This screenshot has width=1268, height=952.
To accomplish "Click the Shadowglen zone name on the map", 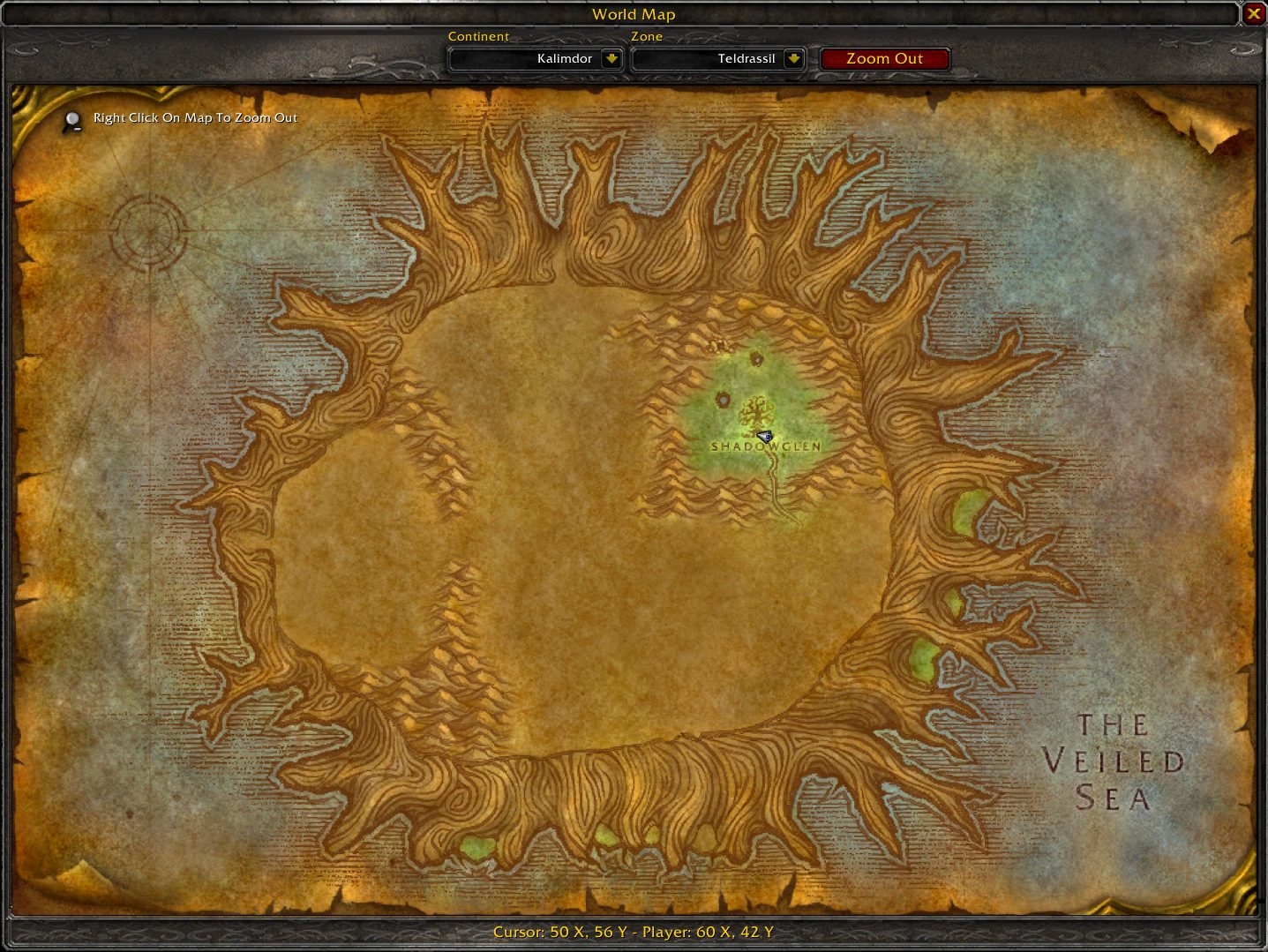I will tap(765, 447).
